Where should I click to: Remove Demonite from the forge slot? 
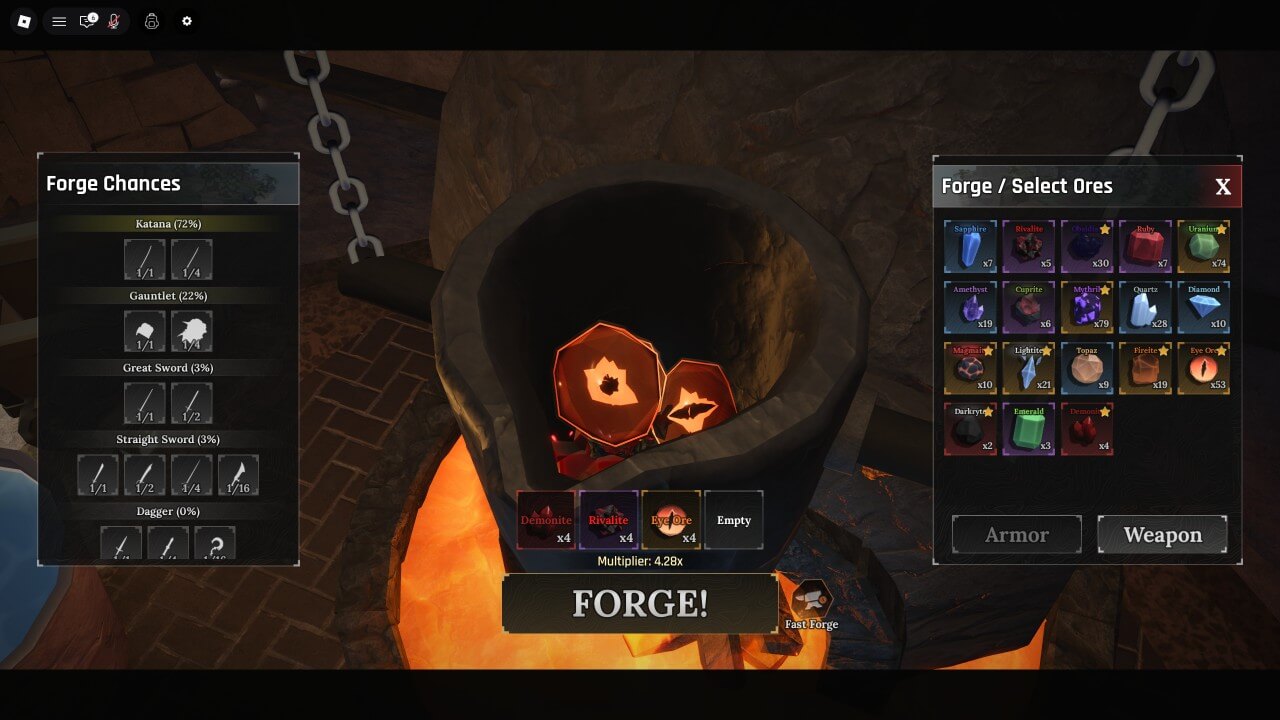point(546,520)
